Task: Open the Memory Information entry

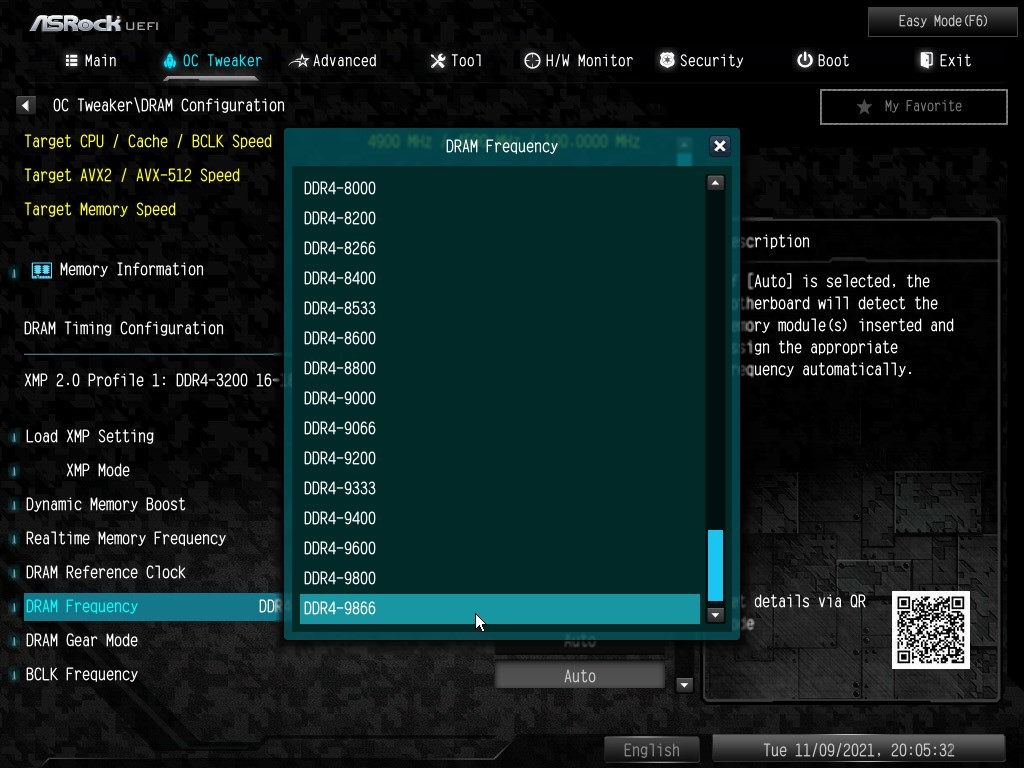Action: [130, 269]
